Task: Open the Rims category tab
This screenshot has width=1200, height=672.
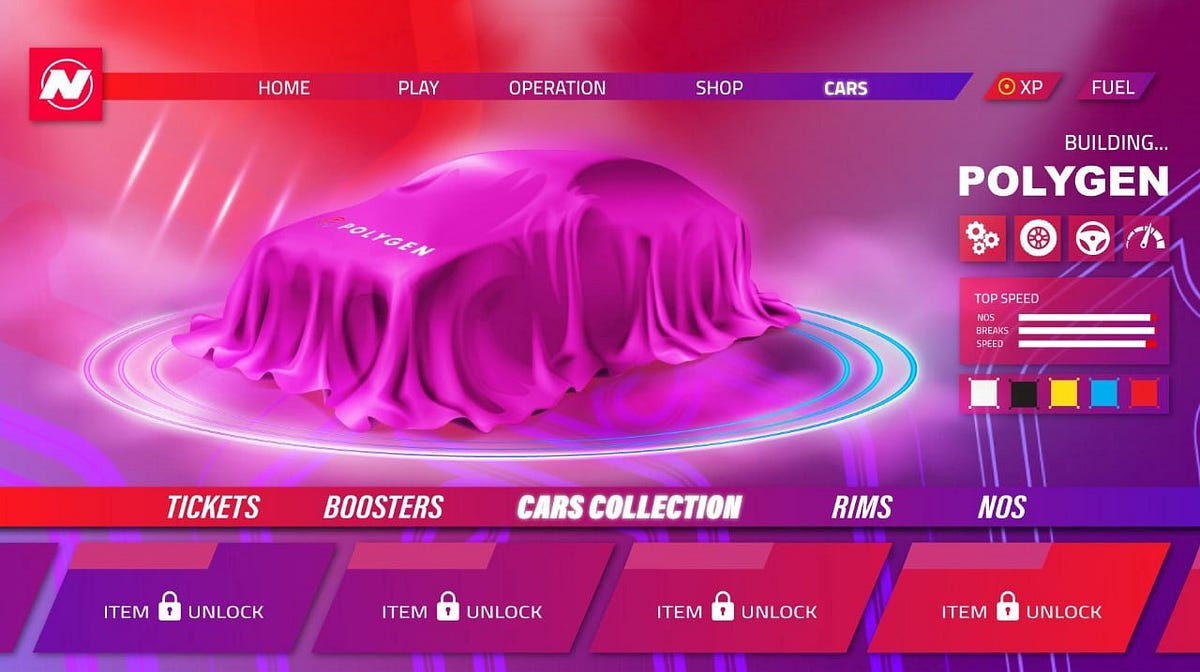Action: pyautogui.click(x=862, y=507)
